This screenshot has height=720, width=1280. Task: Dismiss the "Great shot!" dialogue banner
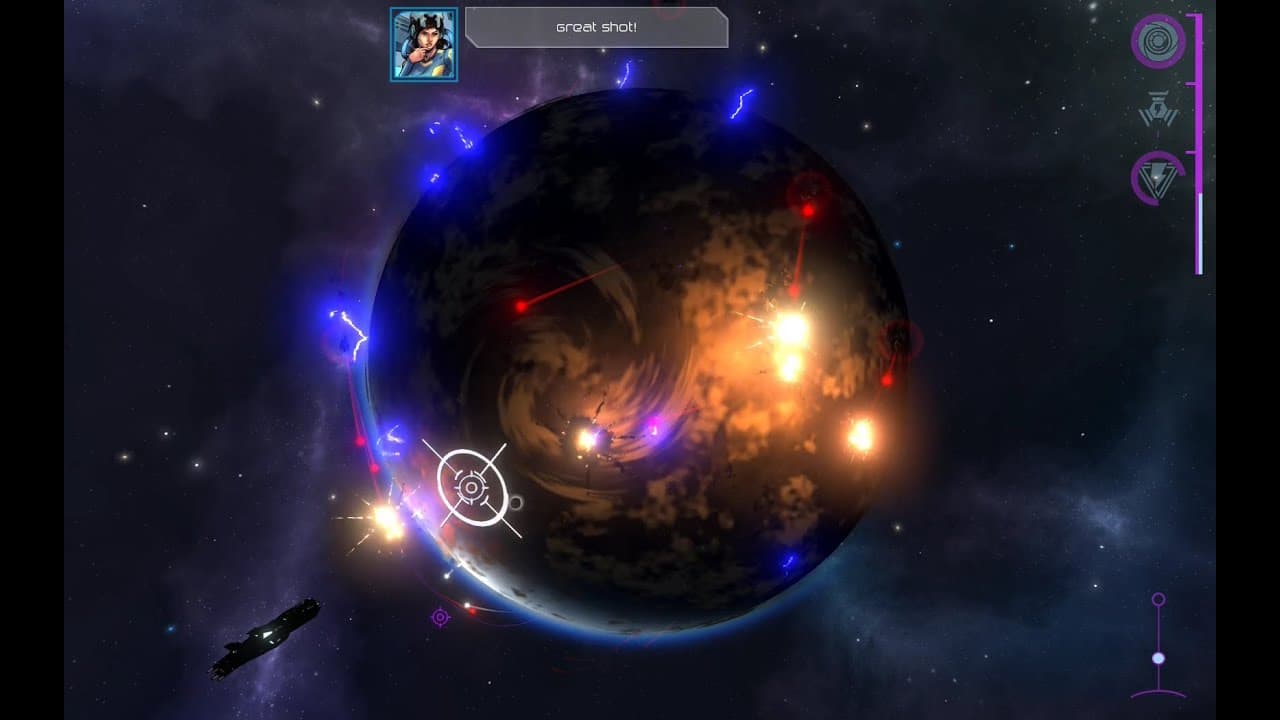(595, 28)
